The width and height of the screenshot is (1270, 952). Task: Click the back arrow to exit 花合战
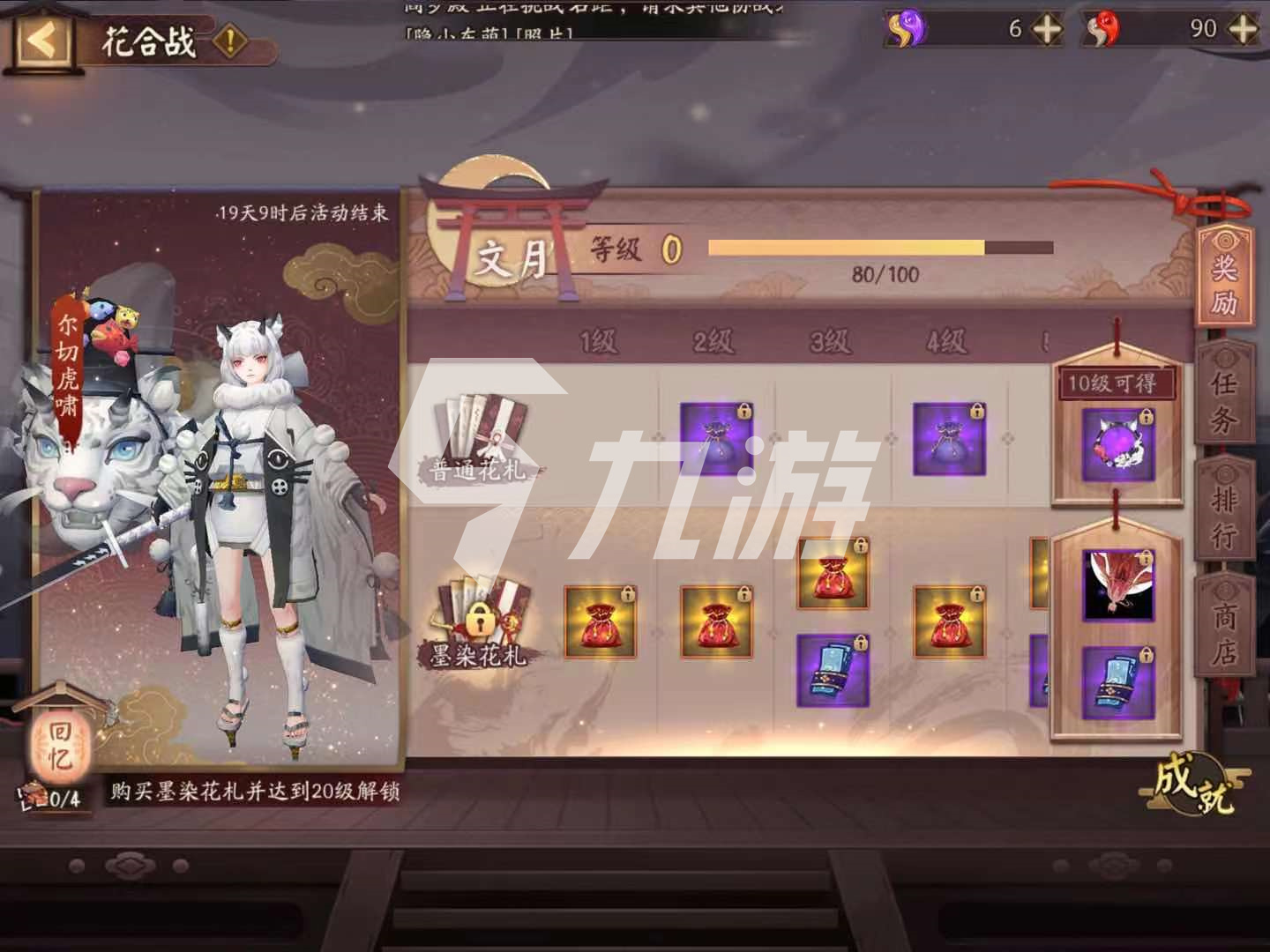click(x=41, y=40)
